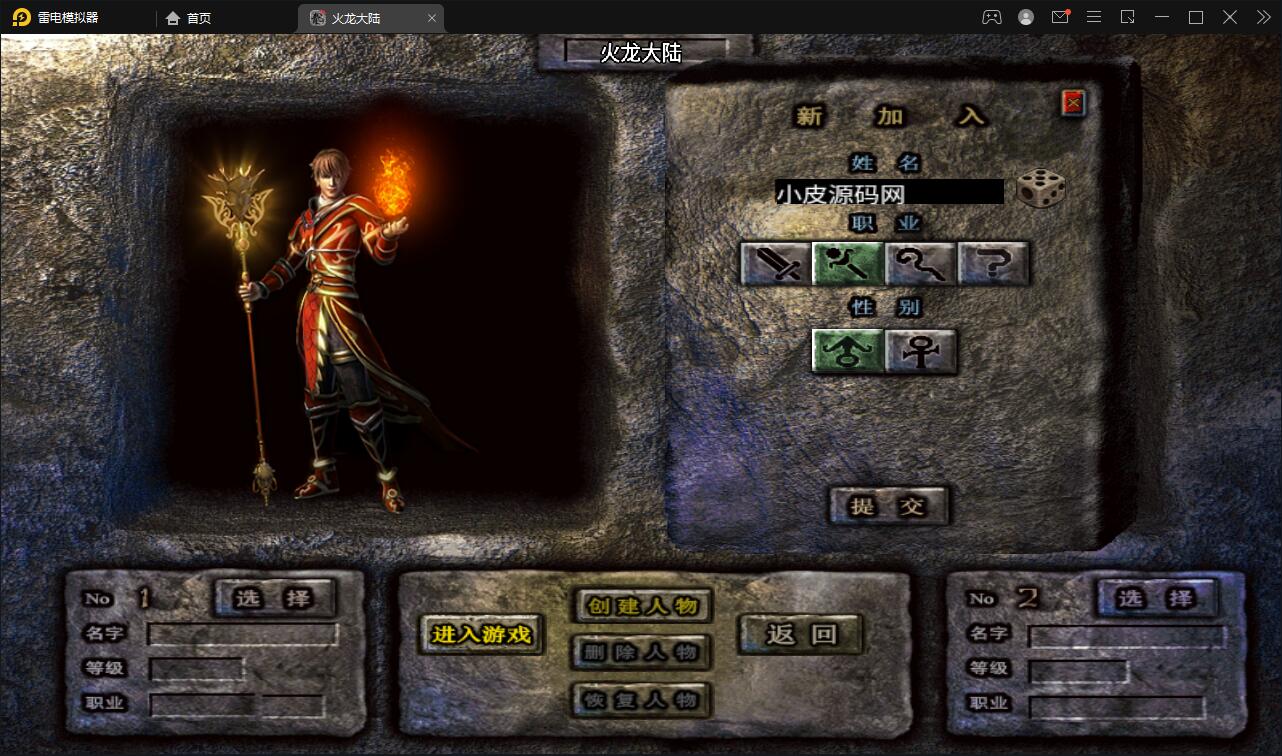The image size is (1282, 756).
Task: Switch to the emulator 首页 home tab
Action: (x=189, y=18)
